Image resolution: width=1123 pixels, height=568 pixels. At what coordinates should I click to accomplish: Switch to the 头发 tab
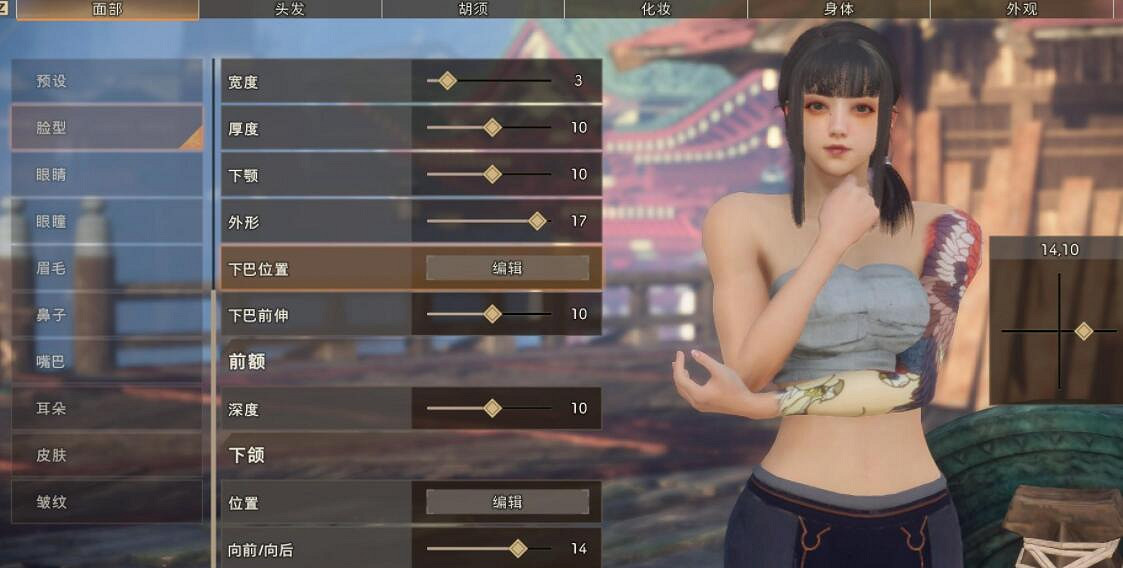point(289,10)
